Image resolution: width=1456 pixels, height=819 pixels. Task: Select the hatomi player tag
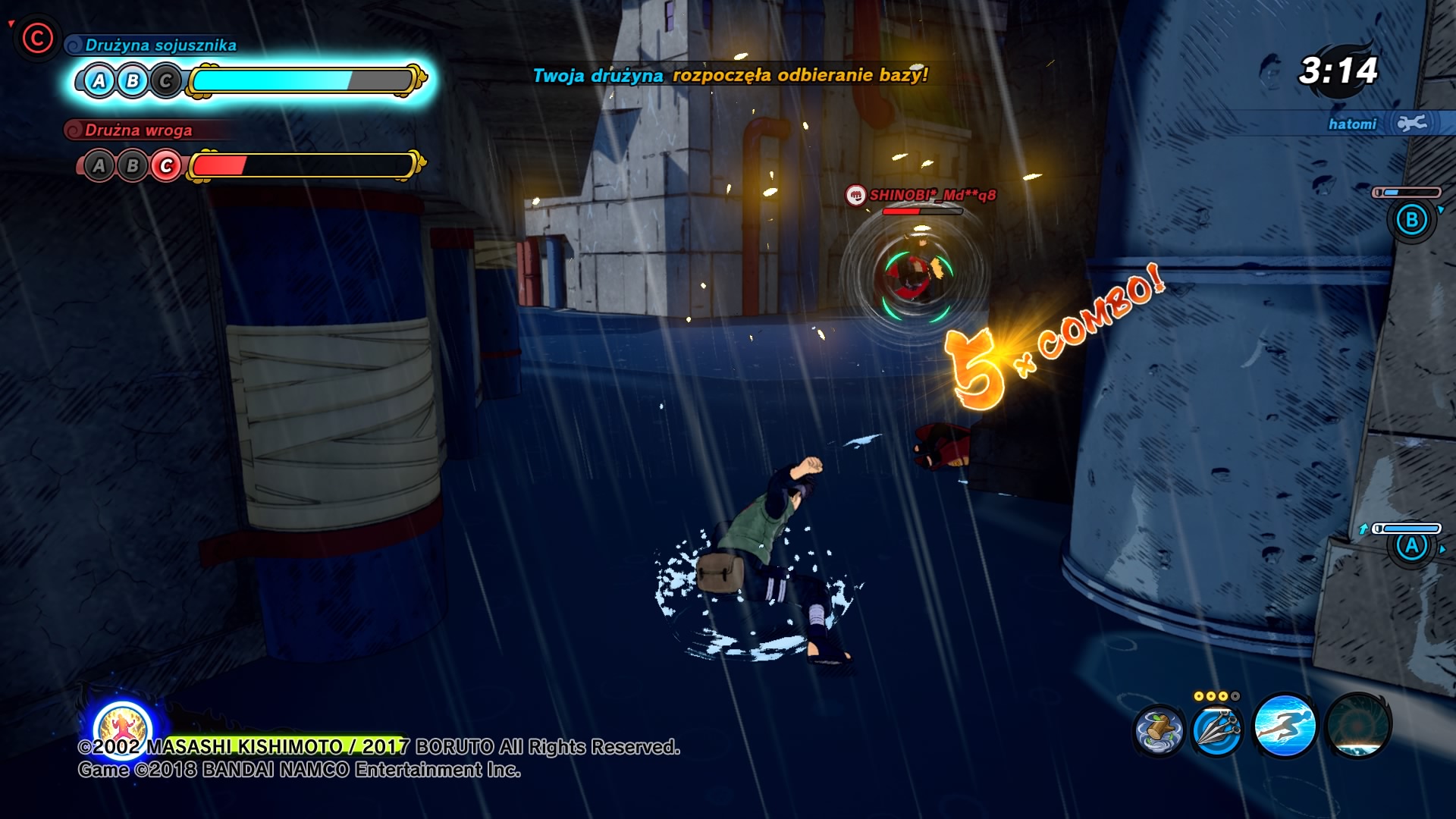click(x=1352, y=124)
